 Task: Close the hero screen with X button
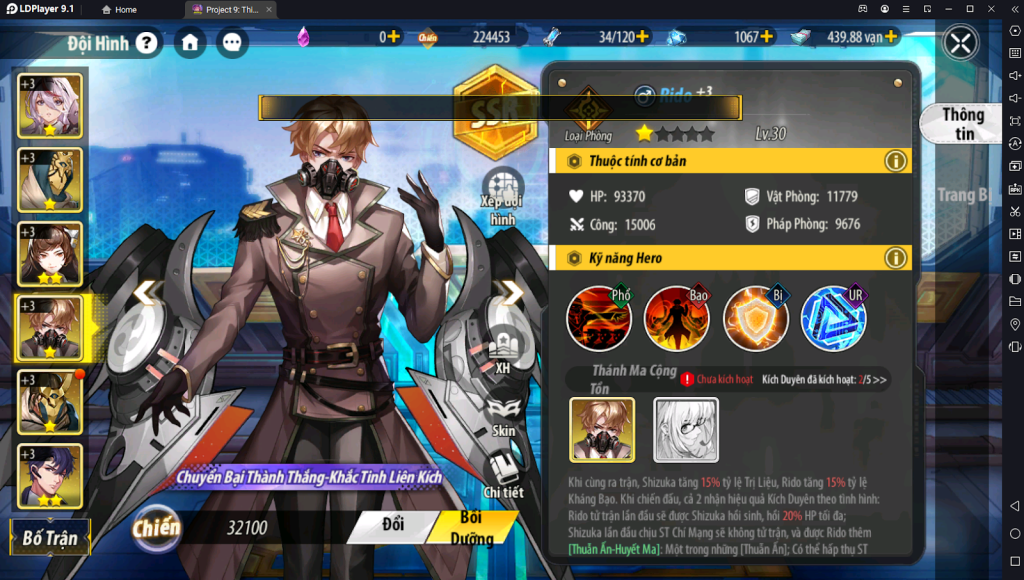(x=961, y=43)
